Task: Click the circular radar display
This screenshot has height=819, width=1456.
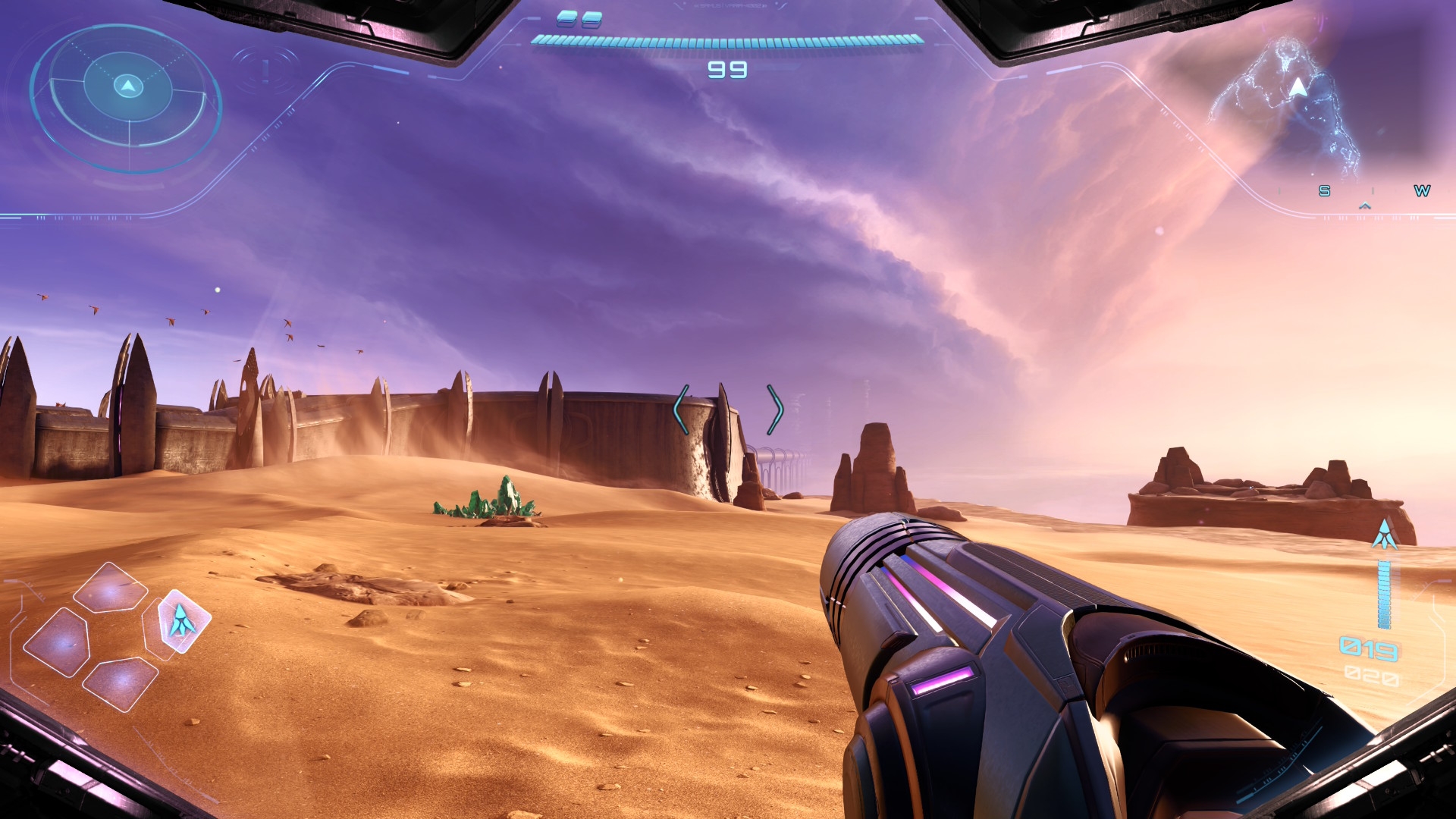Action: click(127, 96)
